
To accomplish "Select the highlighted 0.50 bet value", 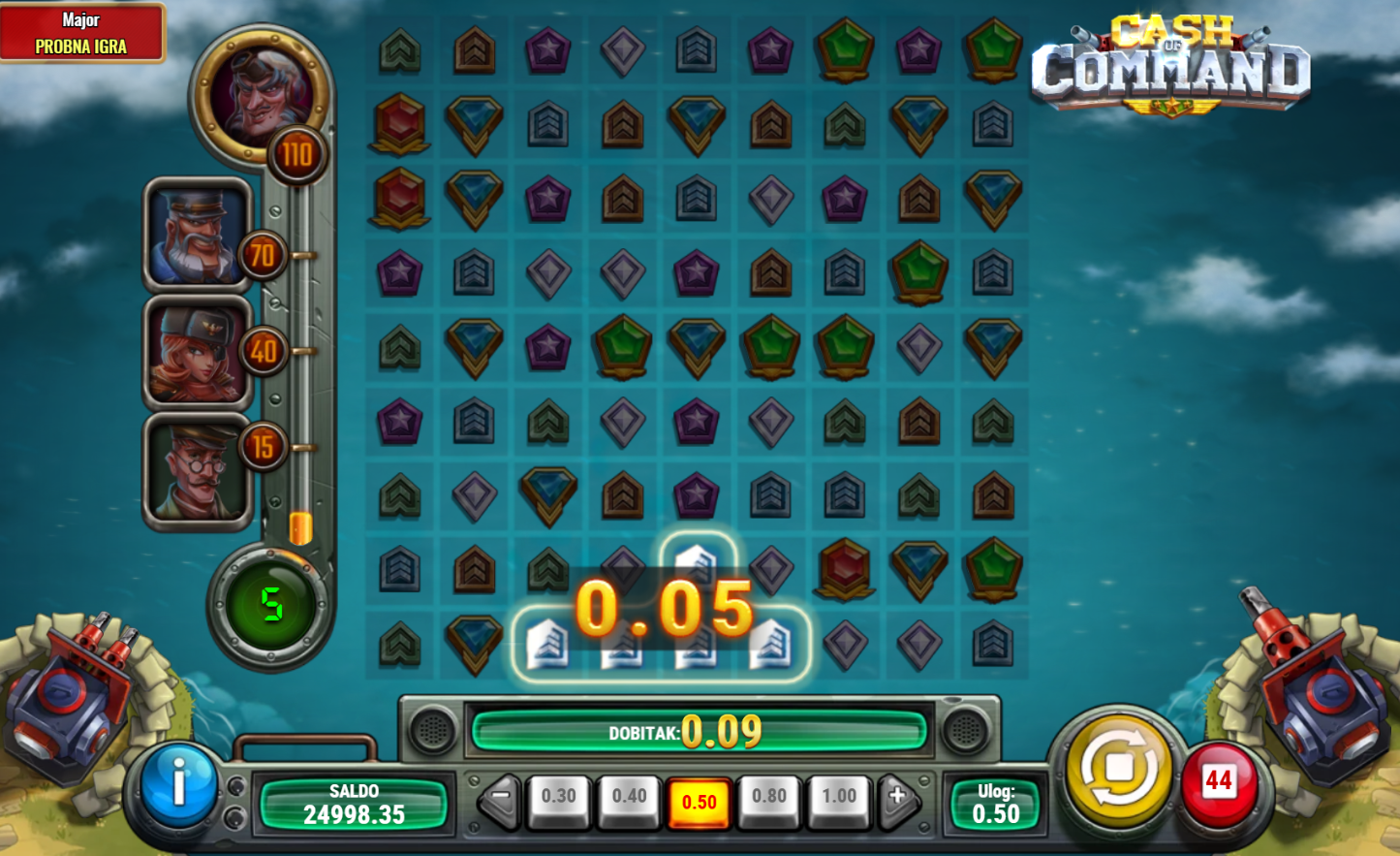I will click(700, 802).
